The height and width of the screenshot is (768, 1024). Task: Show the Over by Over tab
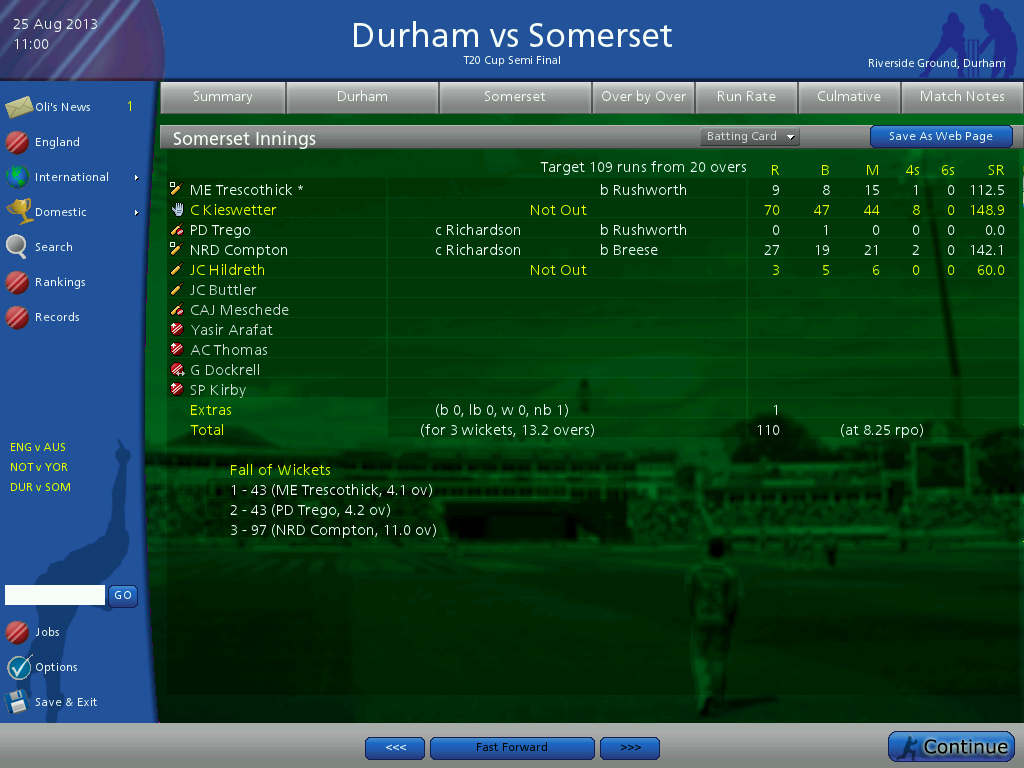pyautogui.click(x=643, y=97)
